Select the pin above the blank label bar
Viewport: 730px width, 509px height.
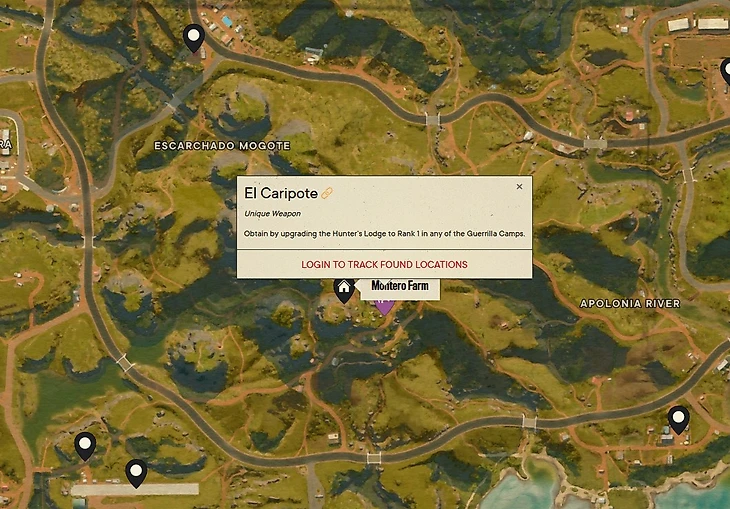click(x=136, y=472)
